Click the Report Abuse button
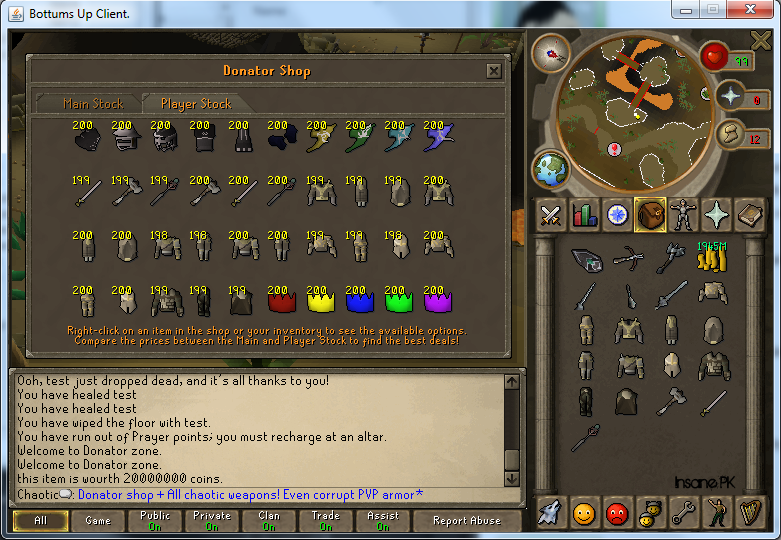 467,521
